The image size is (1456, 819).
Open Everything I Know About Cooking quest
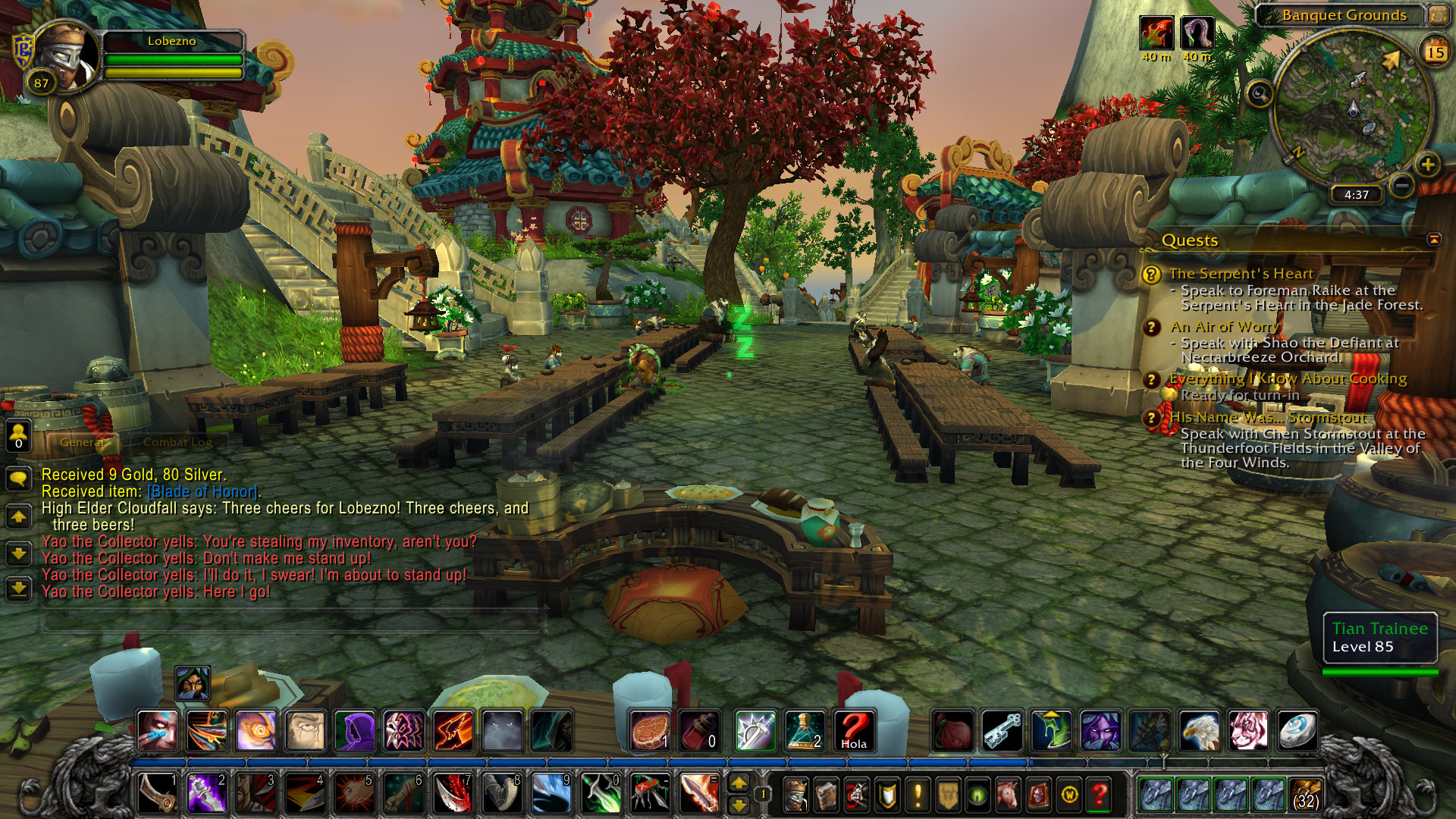[x=1288, y=378]
